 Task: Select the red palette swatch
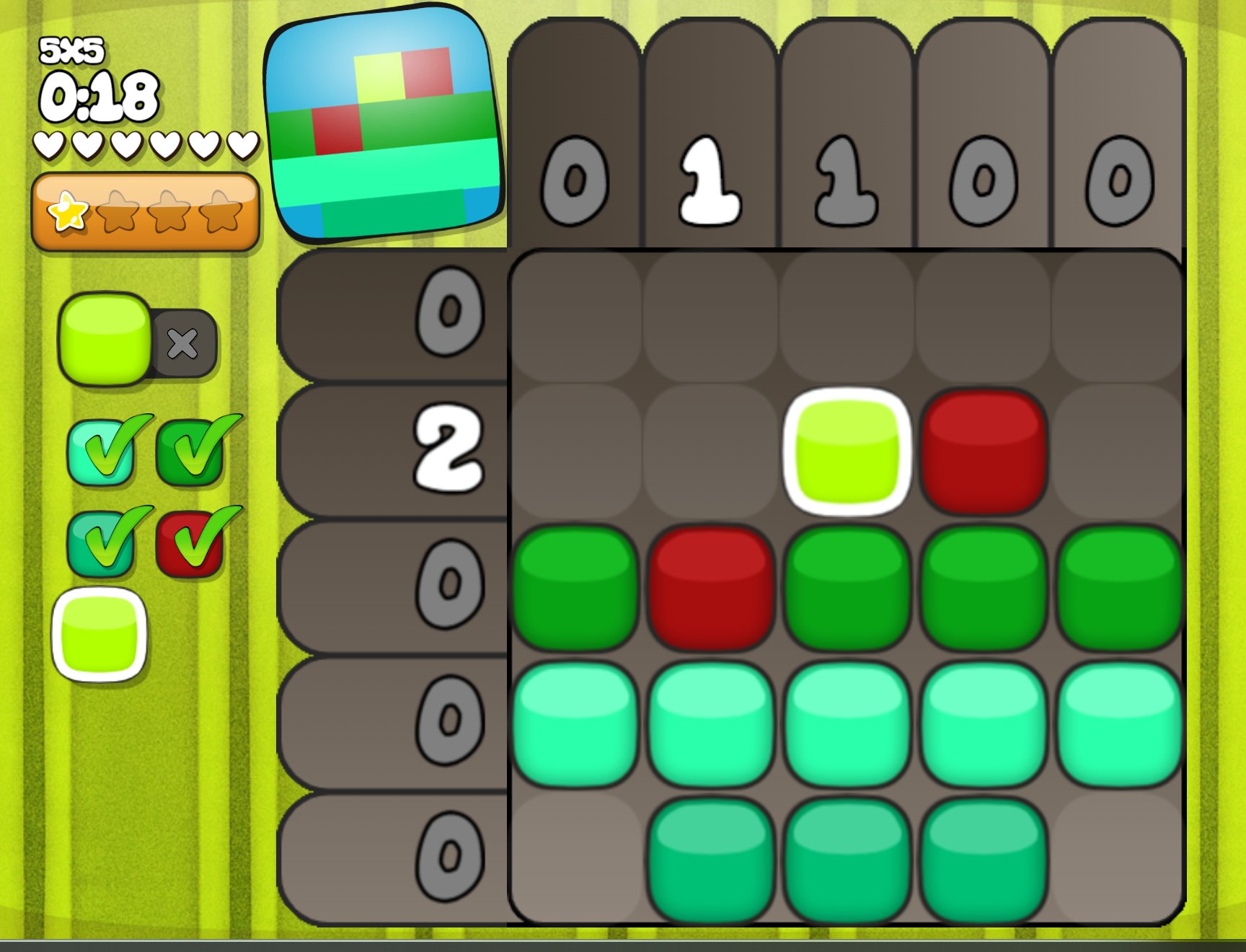(x=190, y=543)
